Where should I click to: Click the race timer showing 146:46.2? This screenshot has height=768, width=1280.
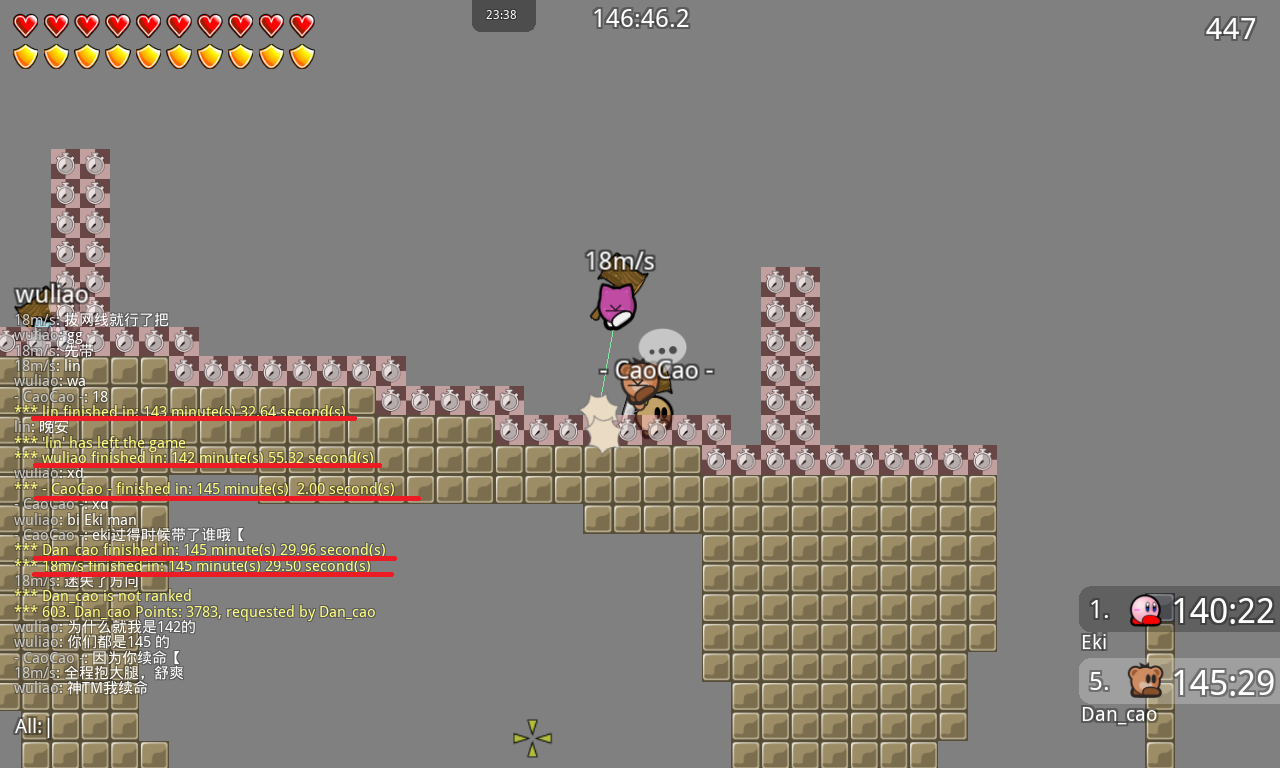(x=640, y=17)
